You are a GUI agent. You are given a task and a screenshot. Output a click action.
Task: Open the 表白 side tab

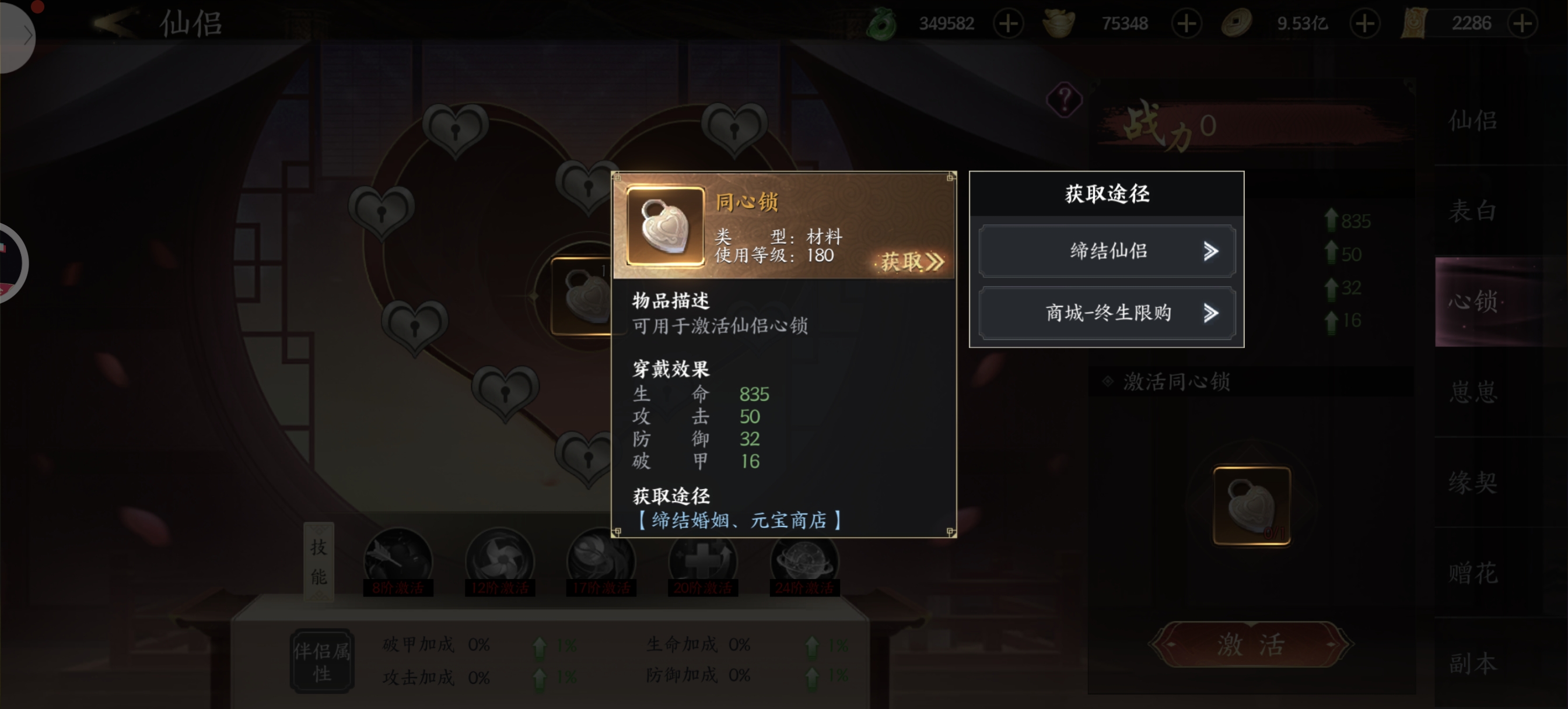(1472, 210)
